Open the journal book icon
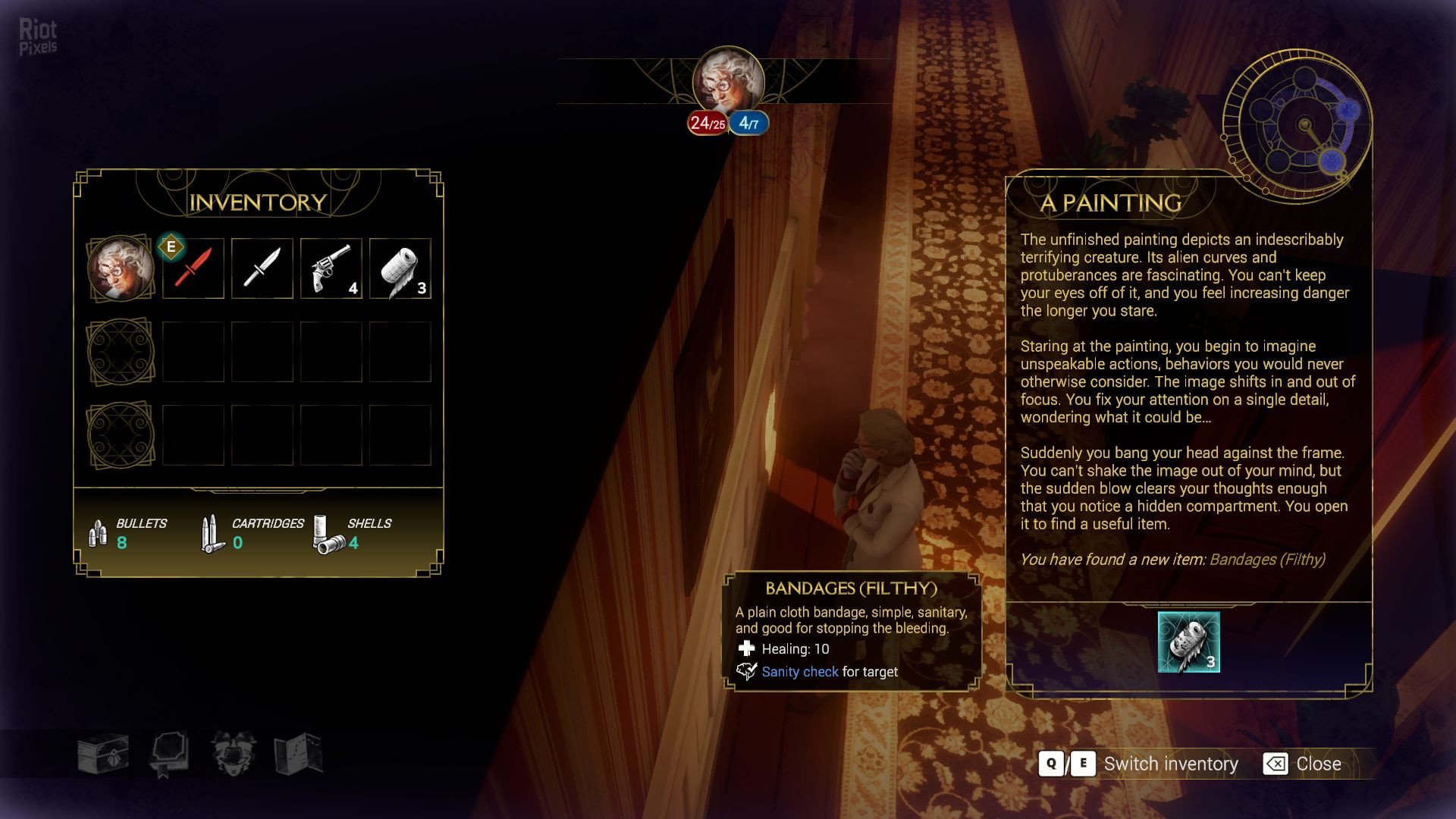 tap(169, 753)
